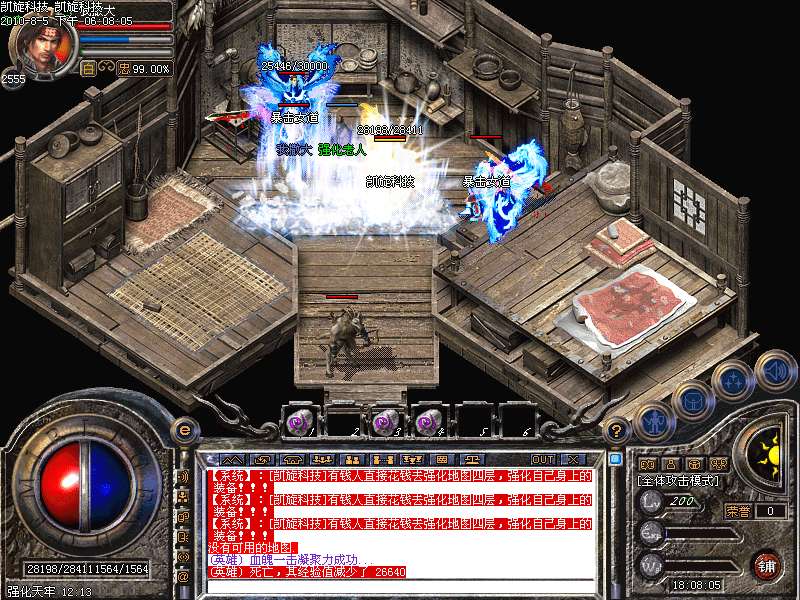Select the purple item in belt slot 1

(298, 422)
